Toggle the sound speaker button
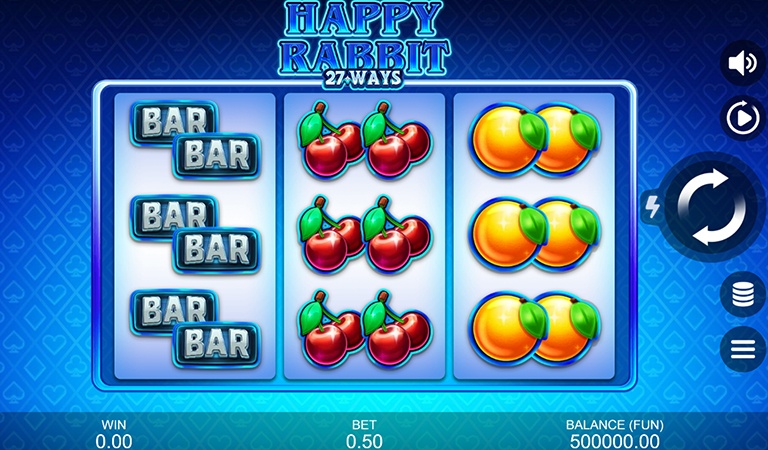Screen dimensions: 768x450 pyautogui.click(x=742, y=64)
